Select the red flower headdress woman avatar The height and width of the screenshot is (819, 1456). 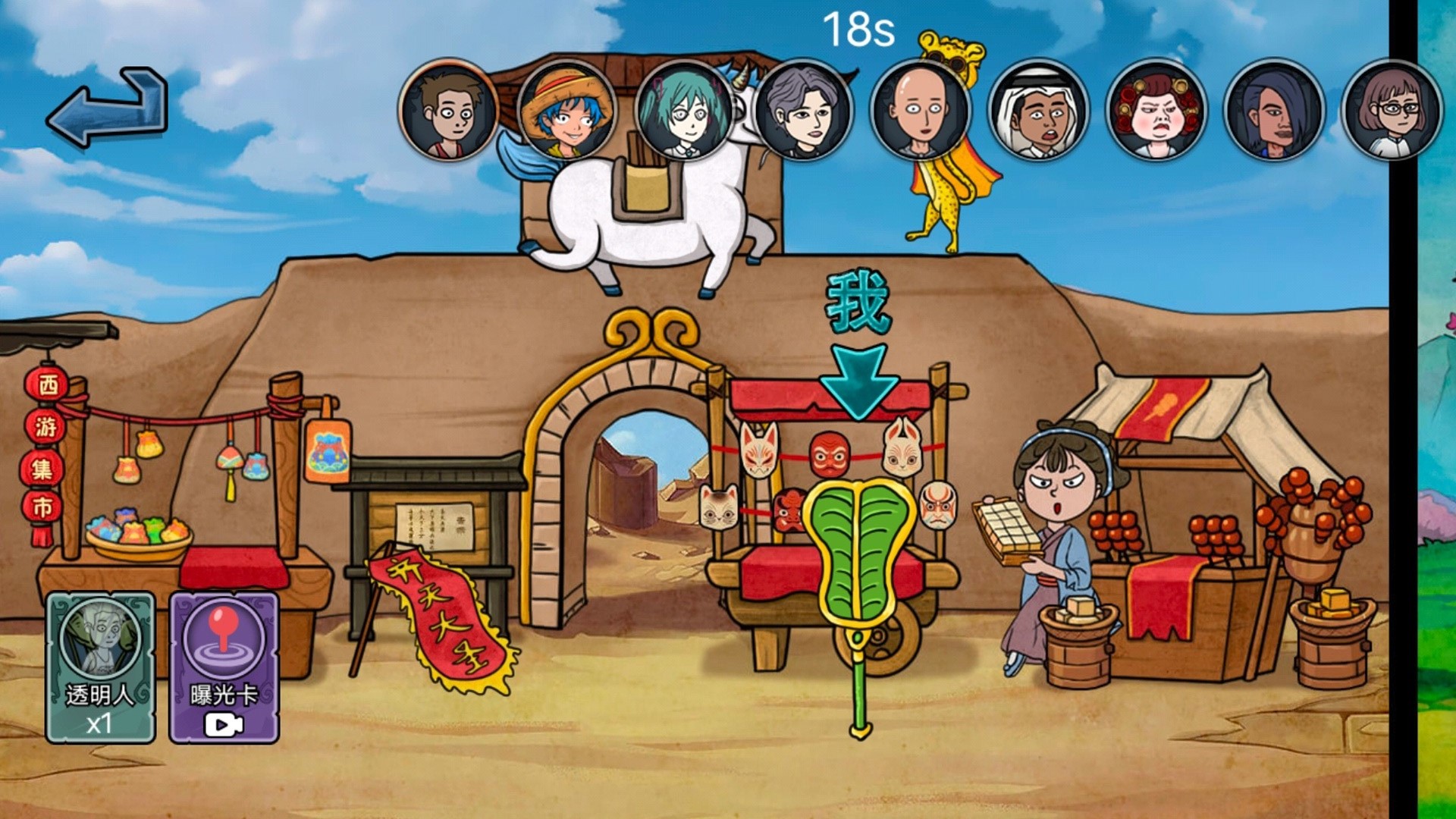1156,110
